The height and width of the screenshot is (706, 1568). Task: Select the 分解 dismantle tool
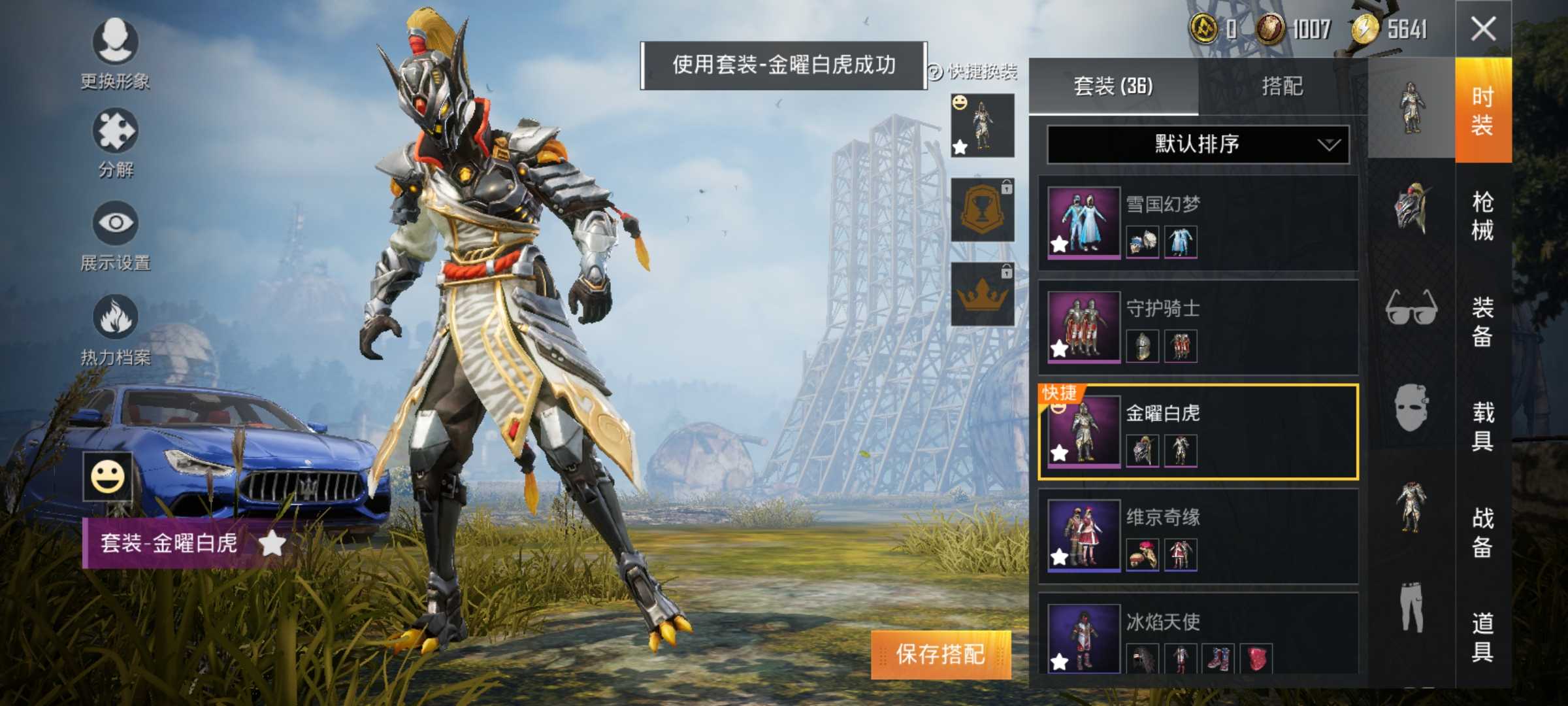114,144
